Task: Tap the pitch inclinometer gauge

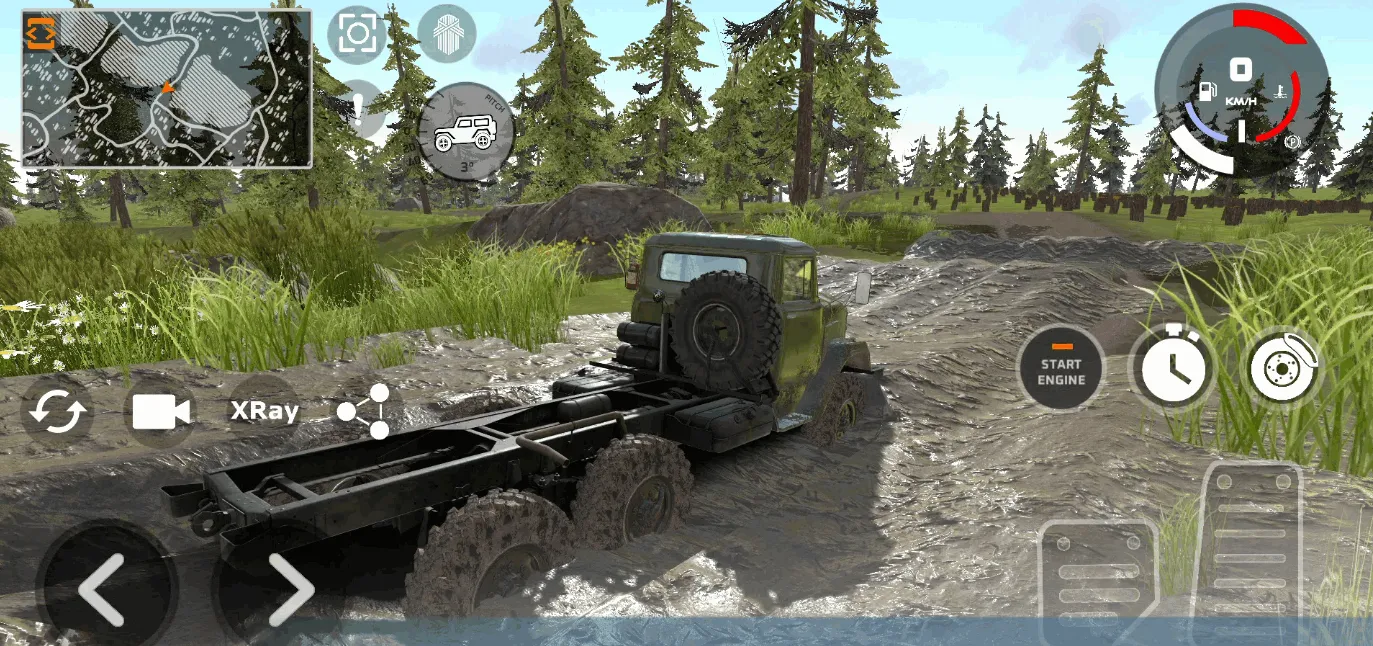Action: point(466,131)
